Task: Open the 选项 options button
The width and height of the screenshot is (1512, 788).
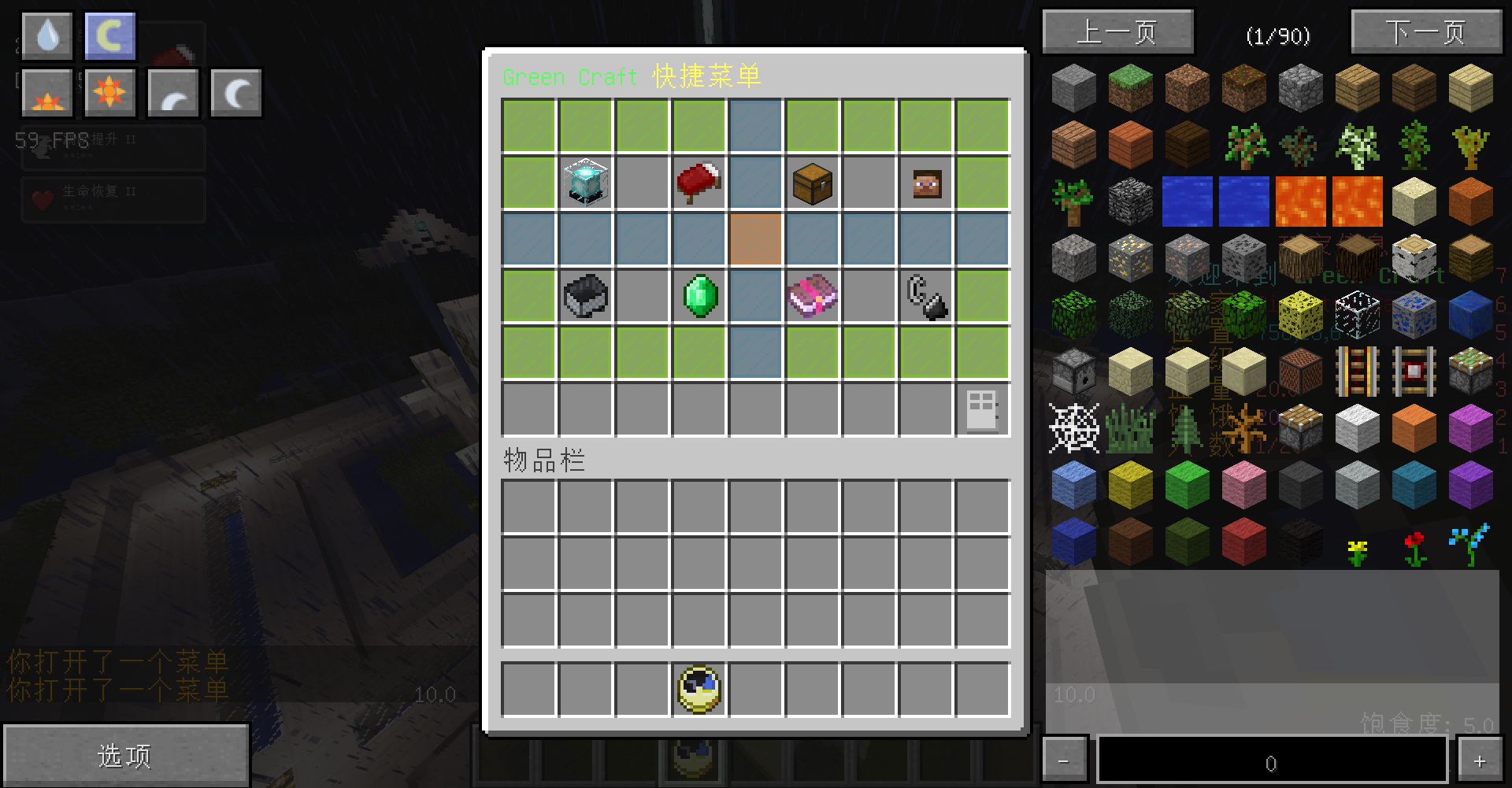Action: pyautogui.click(x=125, y=756)
